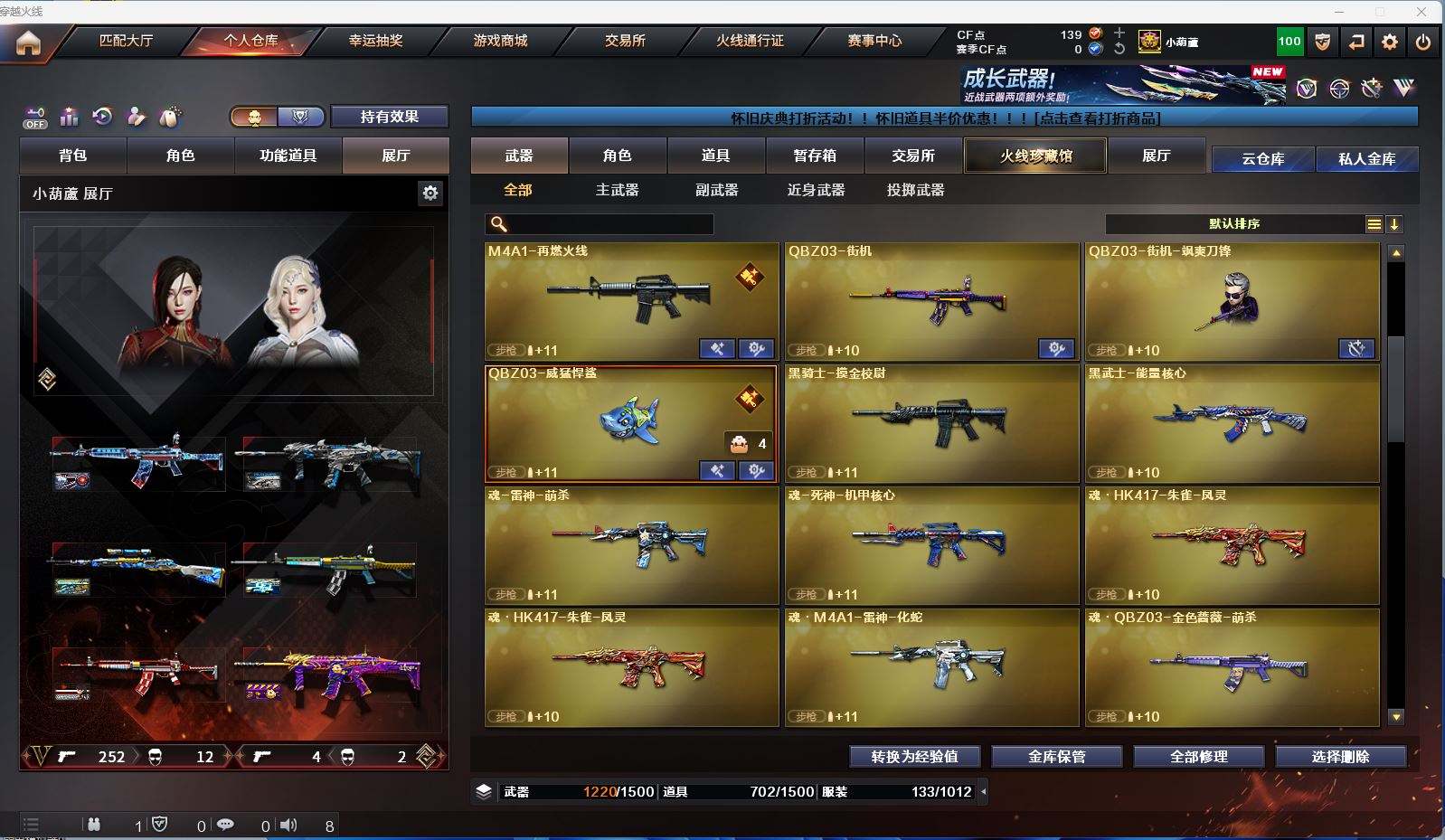
Task: Open 云仓库 cloud storage
Action: pos(1262,158)
